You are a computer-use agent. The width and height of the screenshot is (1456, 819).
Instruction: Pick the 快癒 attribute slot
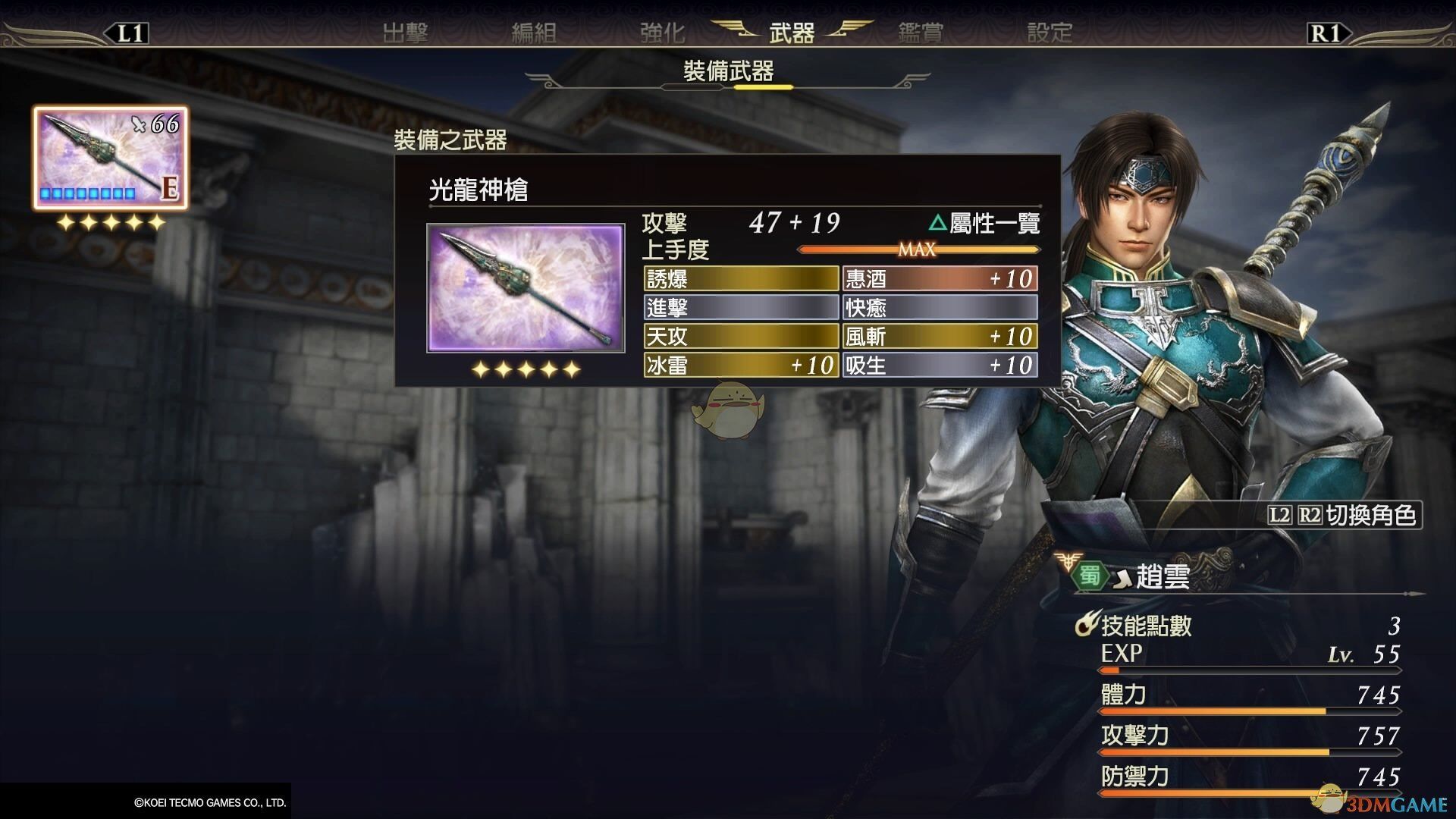pos(940,307)
